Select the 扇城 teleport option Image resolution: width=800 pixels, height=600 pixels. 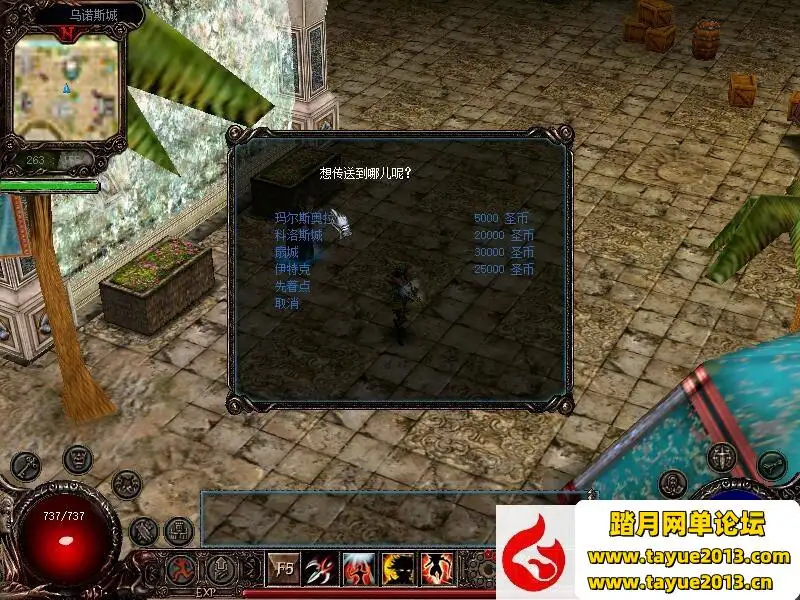coord(286,252)
